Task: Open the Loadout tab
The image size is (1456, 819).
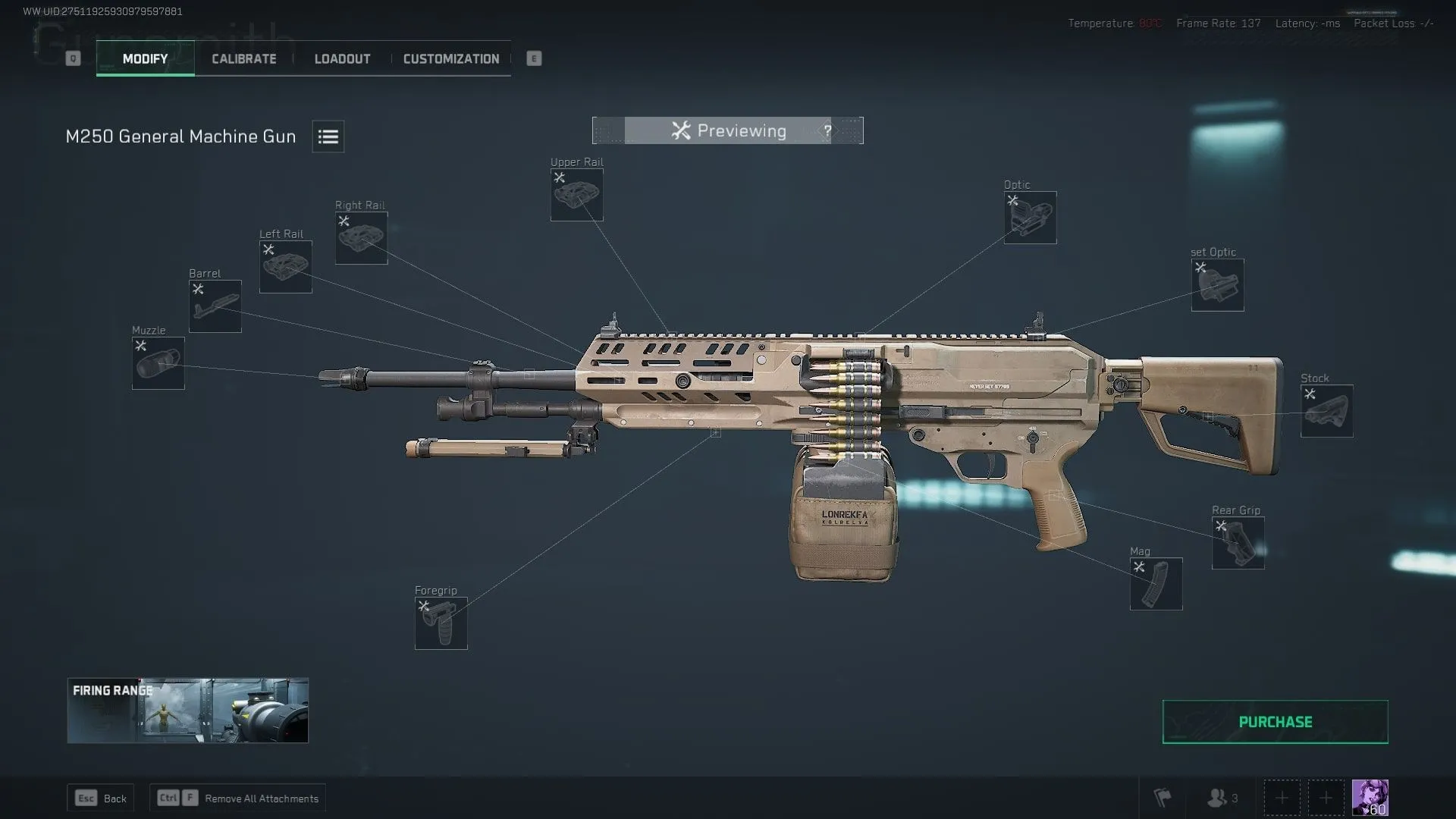Action: [342, 59]
